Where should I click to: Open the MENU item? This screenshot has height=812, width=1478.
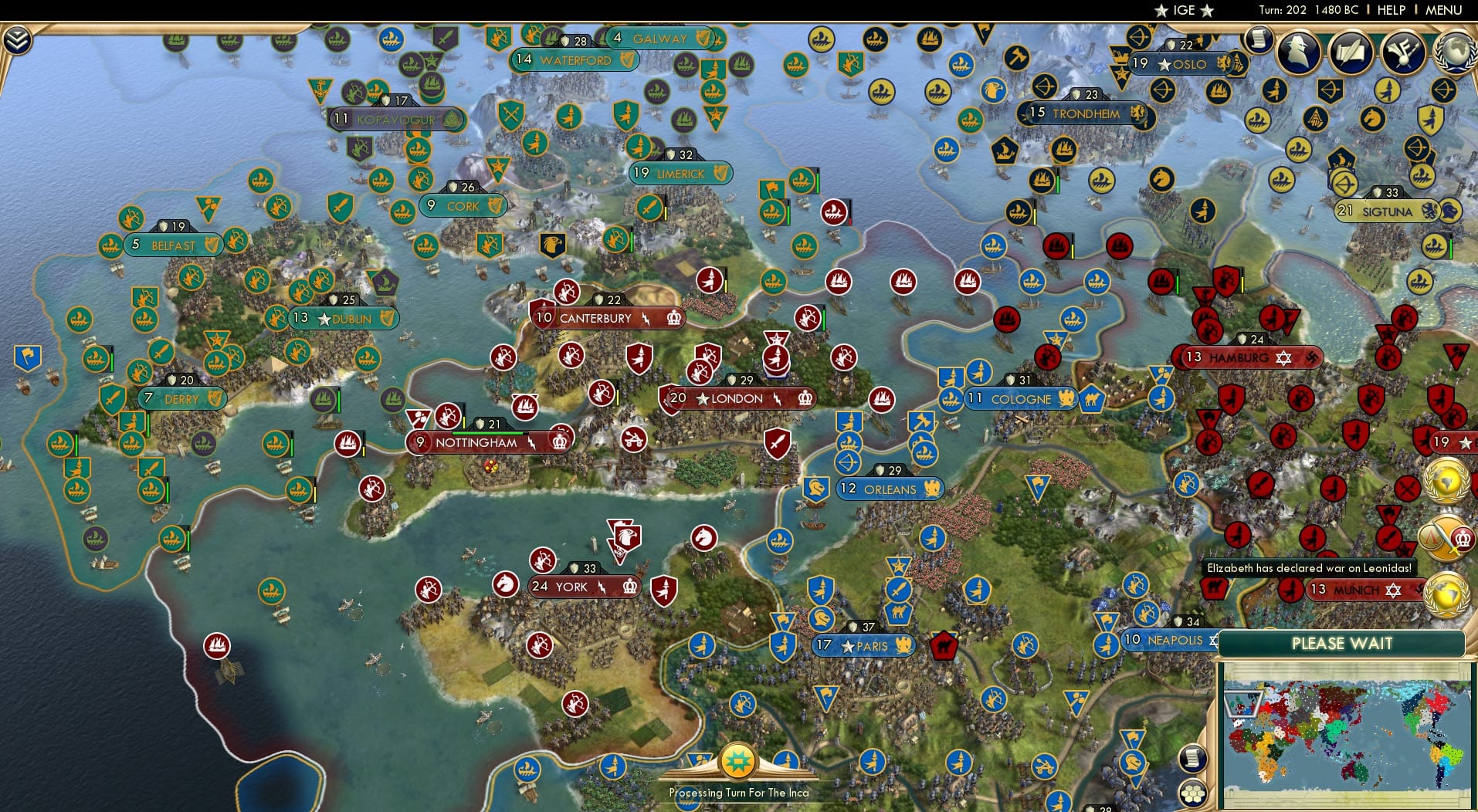pyautogui.click(x=1446, y=10)
